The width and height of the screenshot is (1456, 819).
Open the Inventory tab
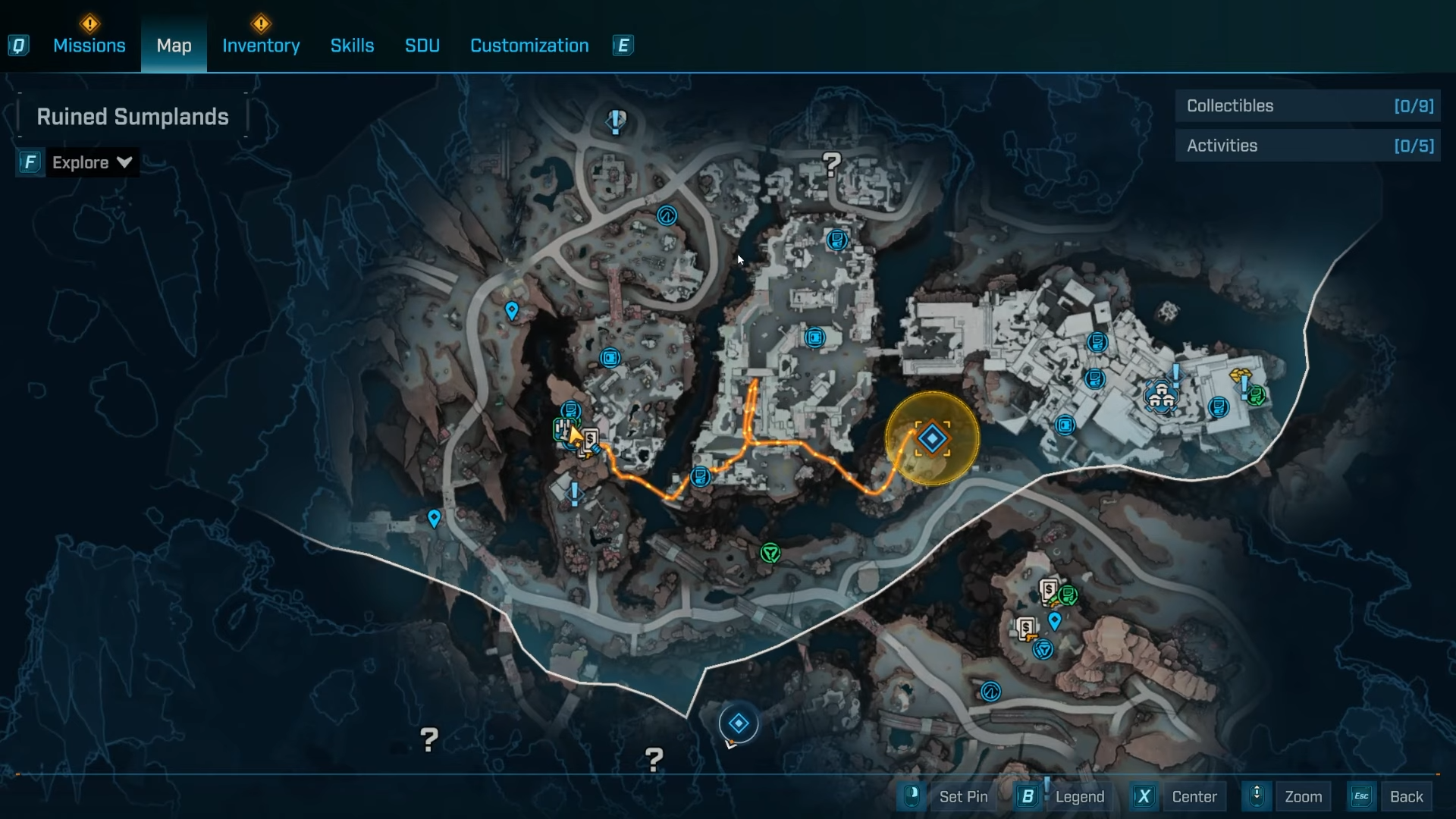coord(261,45)
